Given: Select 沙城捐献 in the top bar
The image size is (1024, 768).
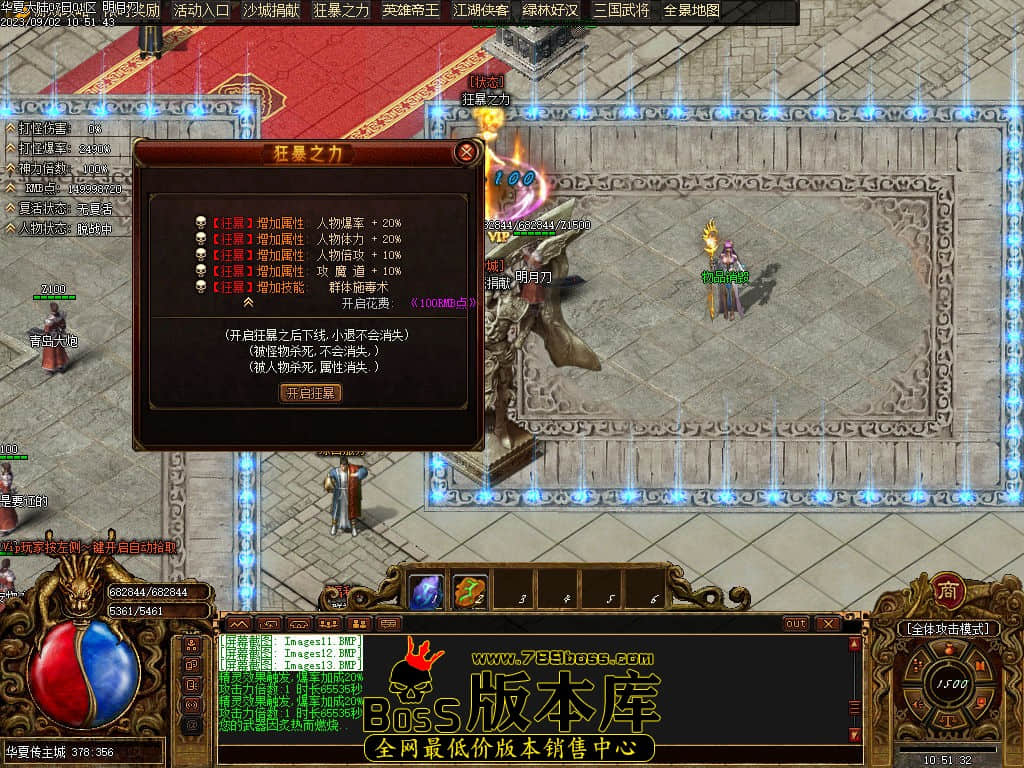Looking at the screenshot, I should 271,11.
